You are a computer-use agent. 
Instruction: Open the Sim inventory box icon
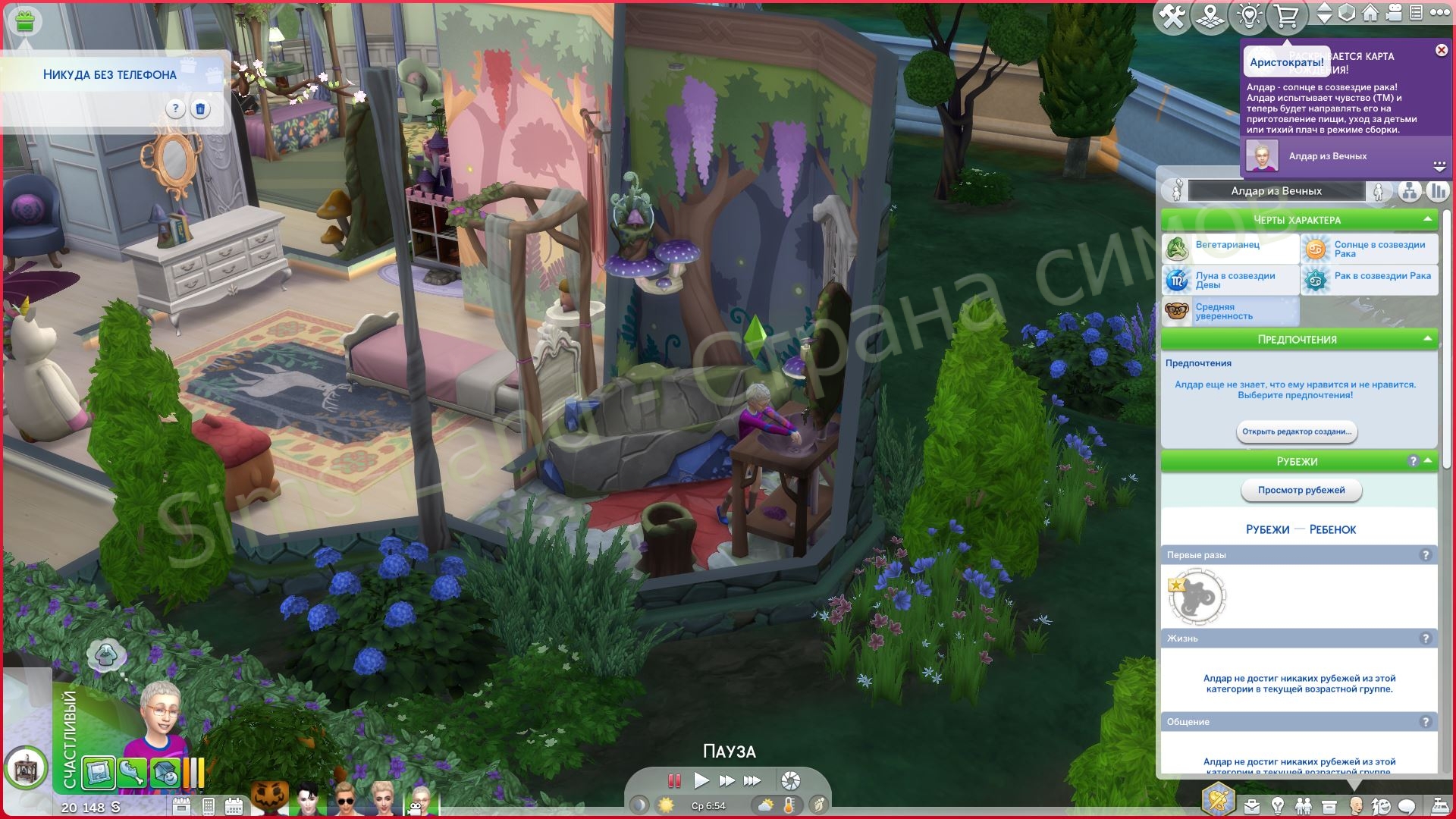click(x=1329, y=805)
